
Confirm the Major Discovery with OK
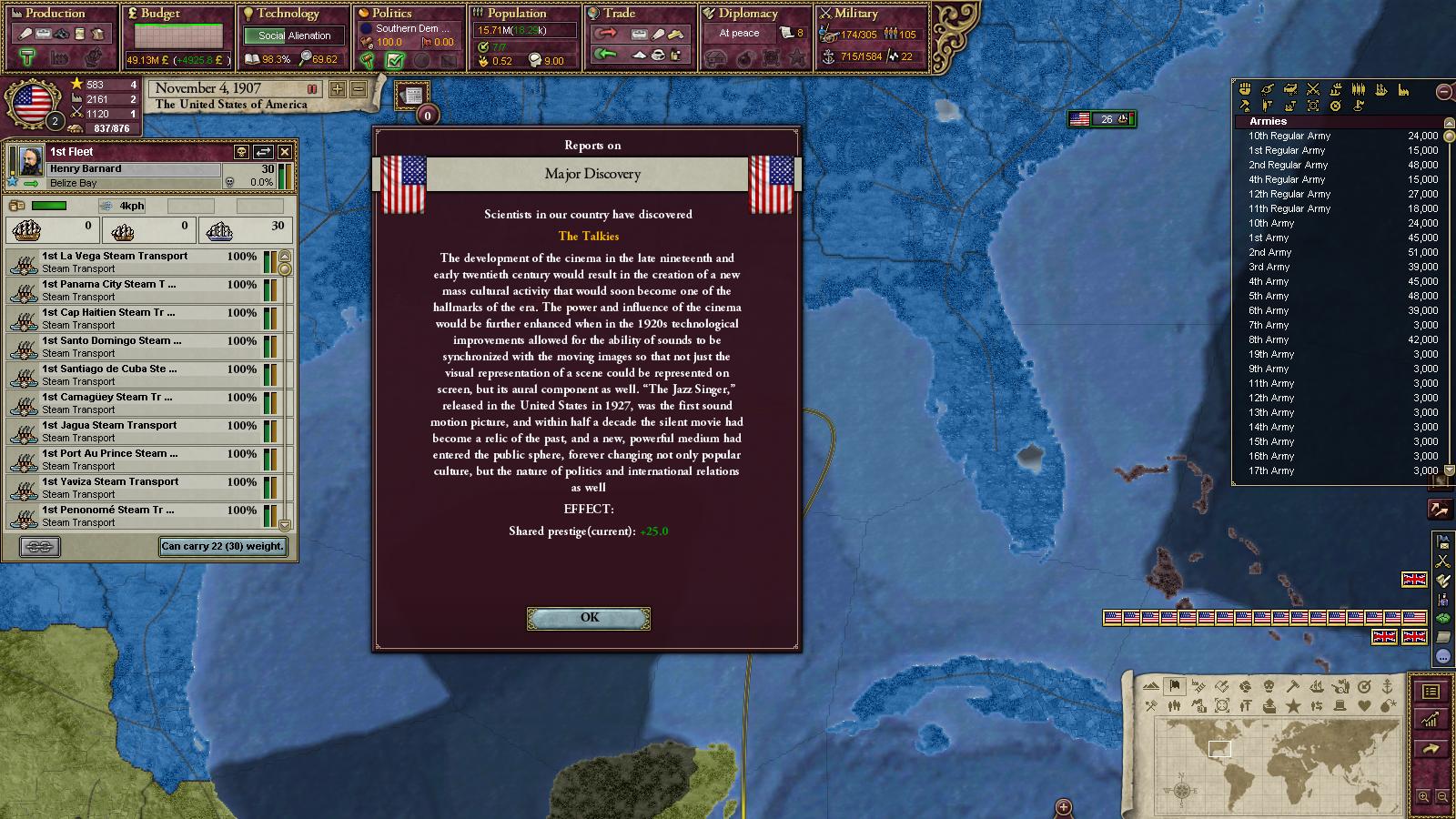click(589, 618)
